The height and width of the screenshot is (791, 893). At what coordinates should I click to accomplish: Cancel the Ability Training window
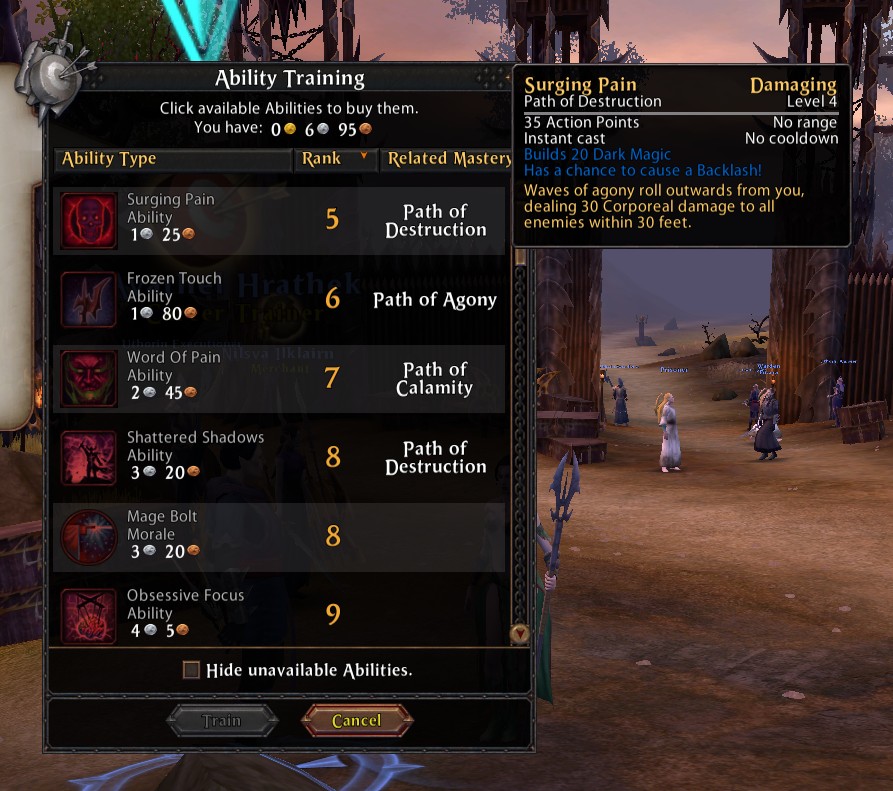pyautogui.click(x=357, y=720)
